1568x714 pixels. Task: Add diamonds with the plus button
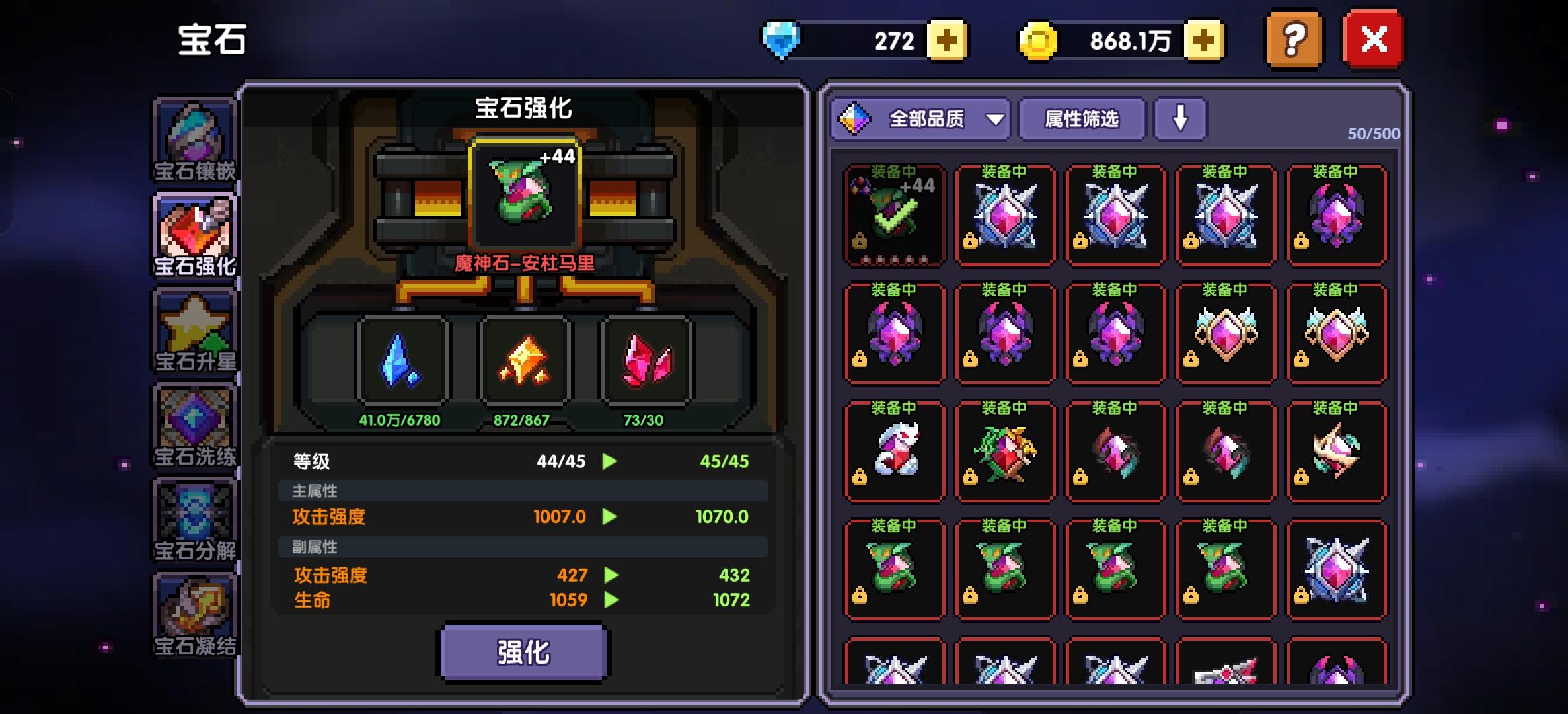tap(948, 41)
